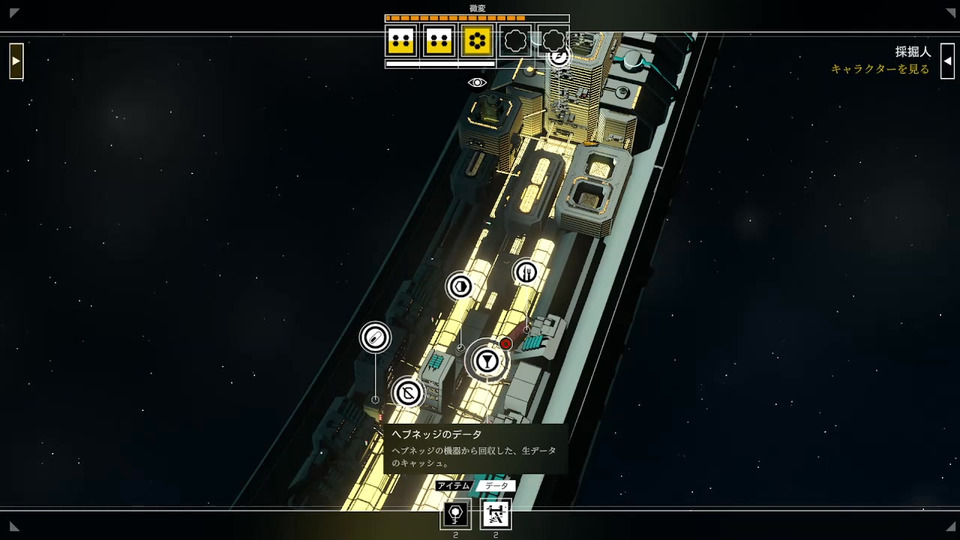Select the capsule pill location marker

375,337
